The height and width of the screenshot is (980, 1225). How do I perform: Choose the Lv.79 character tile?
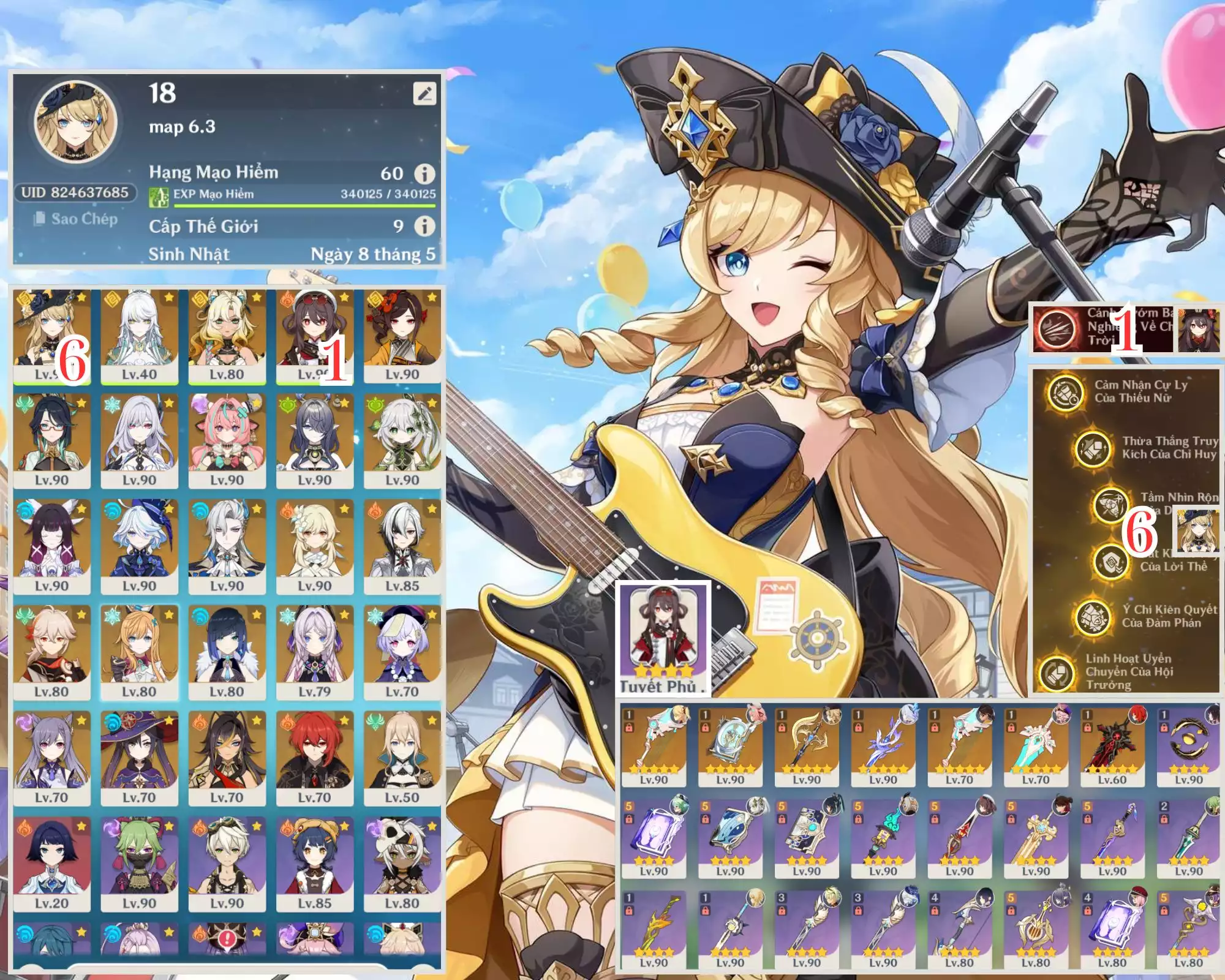[x=314, y=653]
